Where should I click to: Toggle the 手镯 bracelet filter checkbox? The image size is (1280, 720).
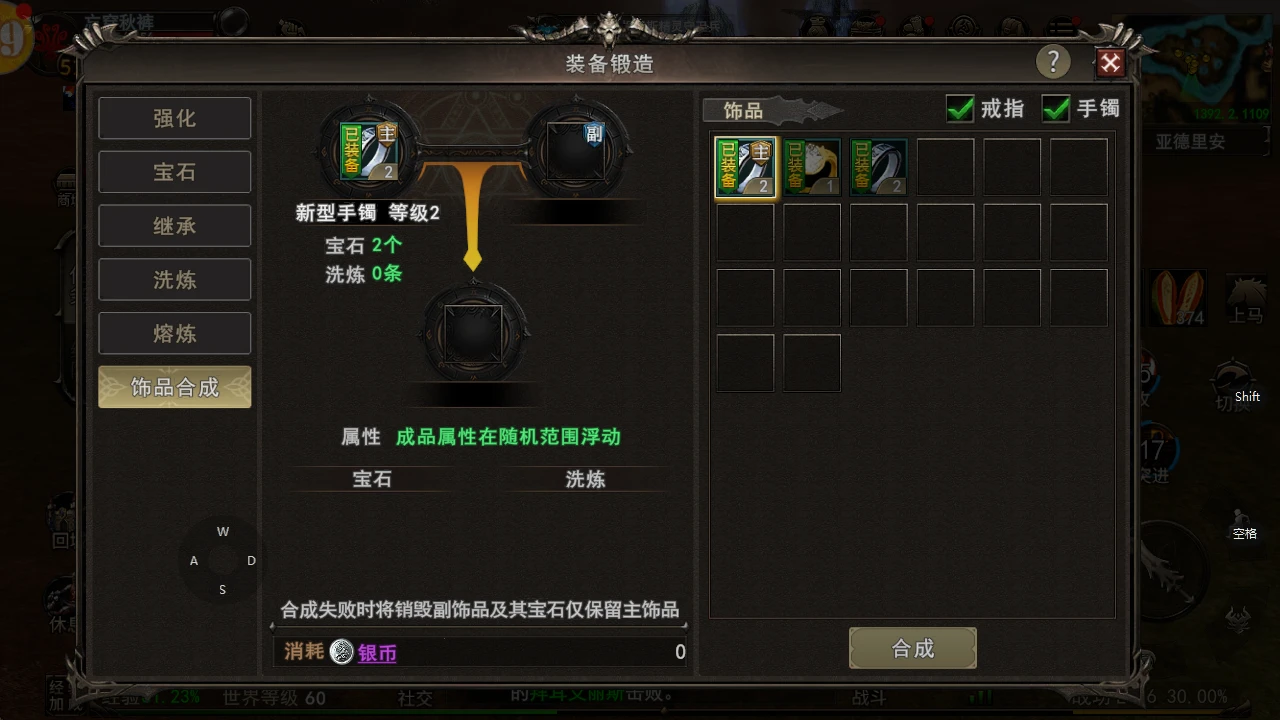(x=1056, y=108)
